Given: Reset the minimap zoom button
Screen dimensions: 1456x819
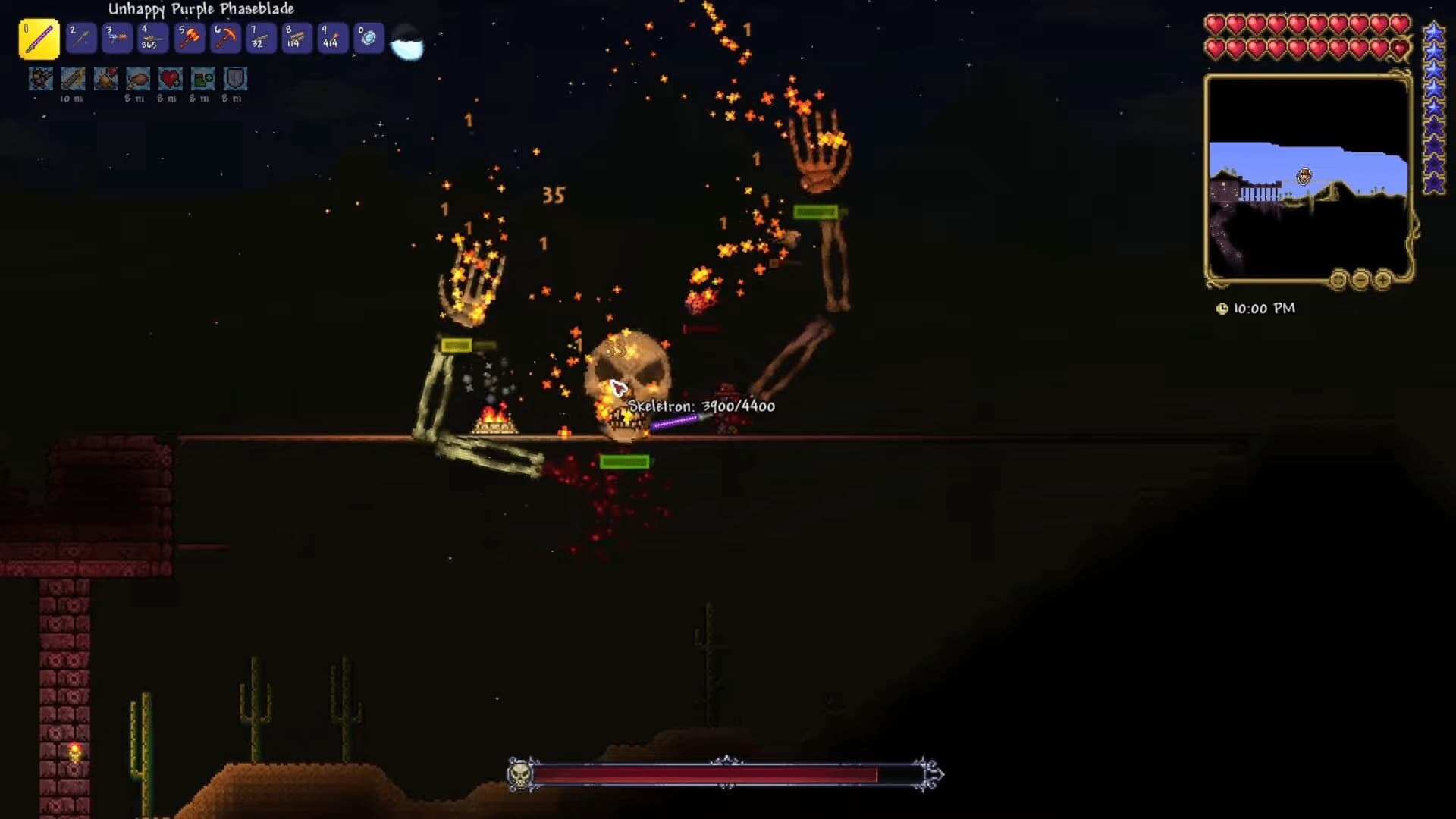Looking at the screenshot, I should 1338,281.
